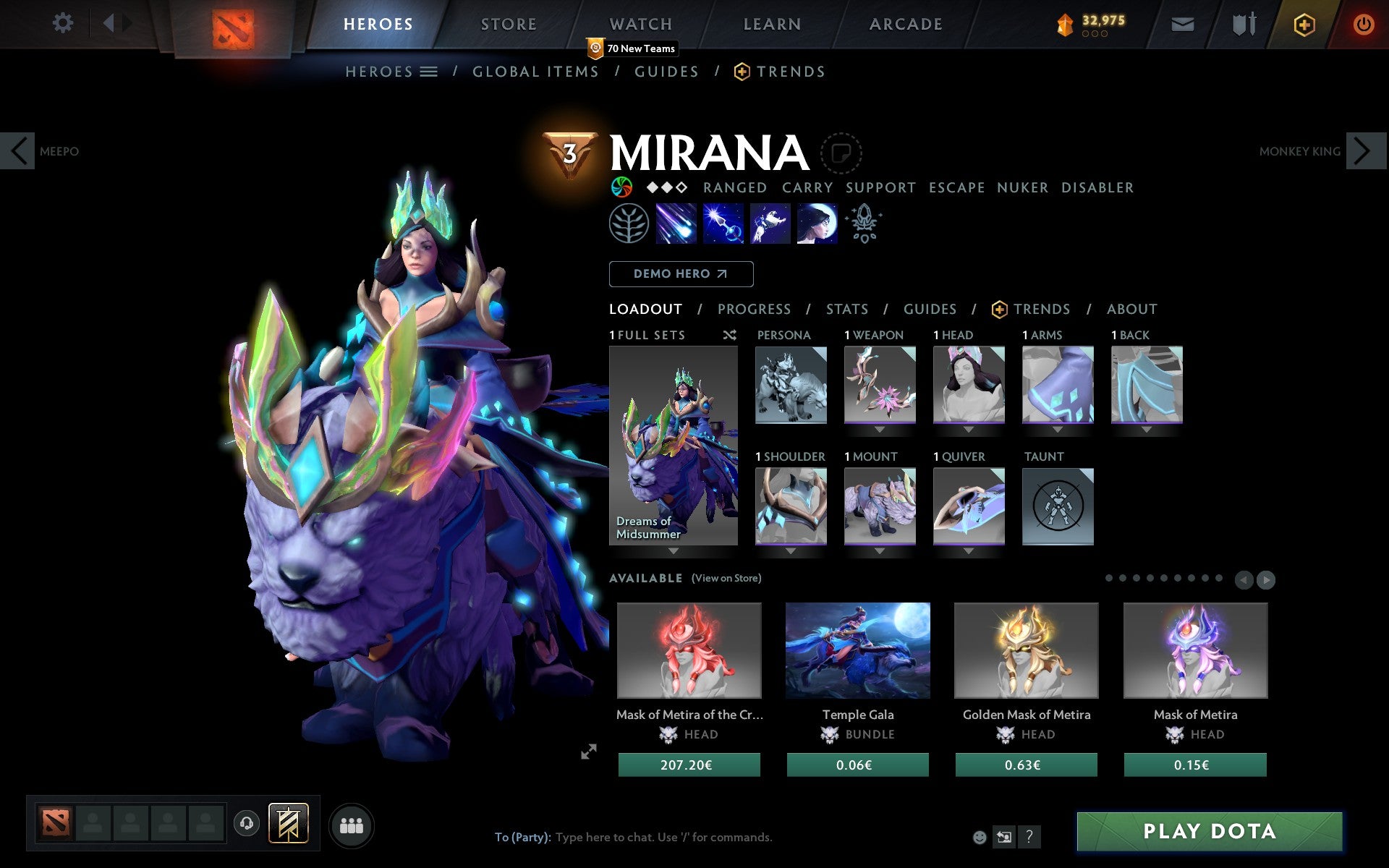1389x868 pixels.
Task: View the Moonlight Shadow ability icon
Action: point(817,224)
